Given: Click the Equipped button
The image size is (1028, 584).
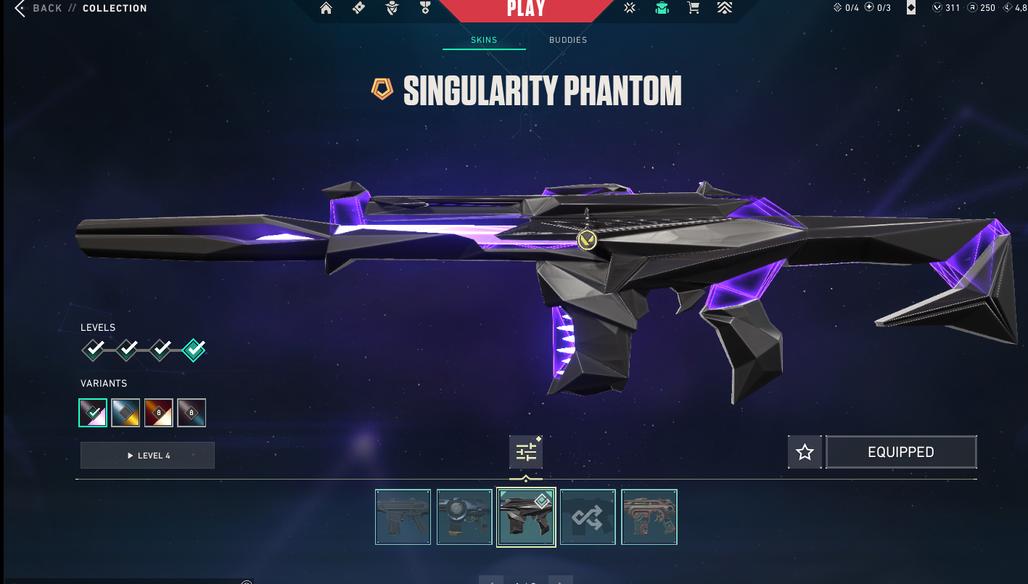Looking at the screenshot, I should (901, 452).
